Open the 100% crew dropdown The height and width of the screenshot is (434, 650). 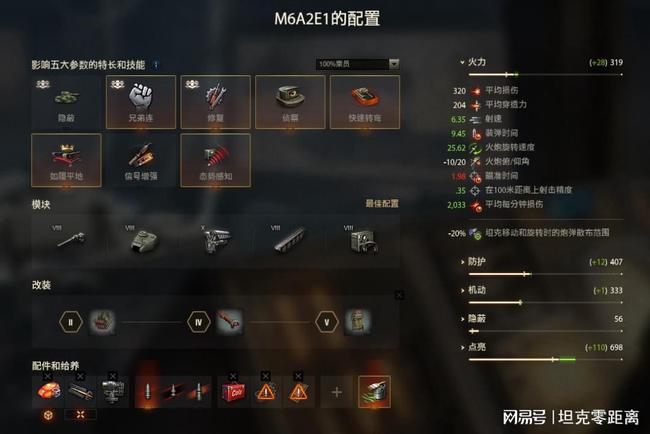coord(358,64)
